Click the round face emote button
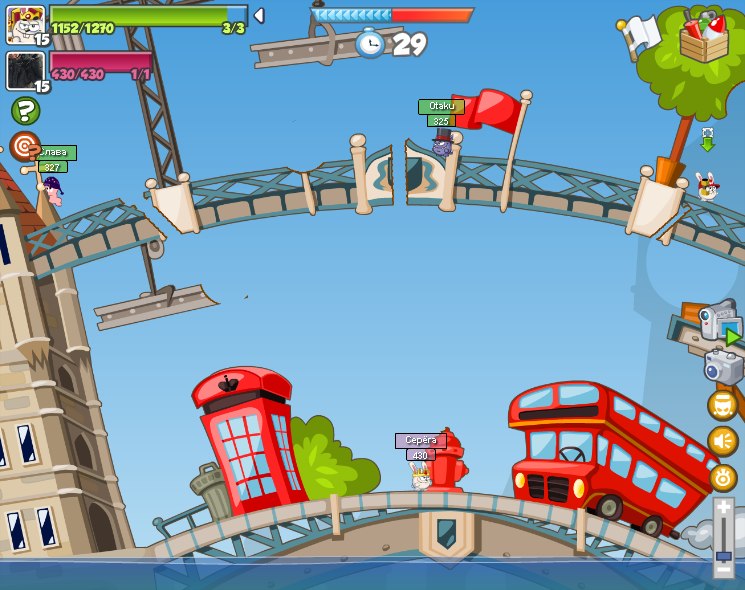Viewport: 745px width, 590px height. click(x=723, y=405)
